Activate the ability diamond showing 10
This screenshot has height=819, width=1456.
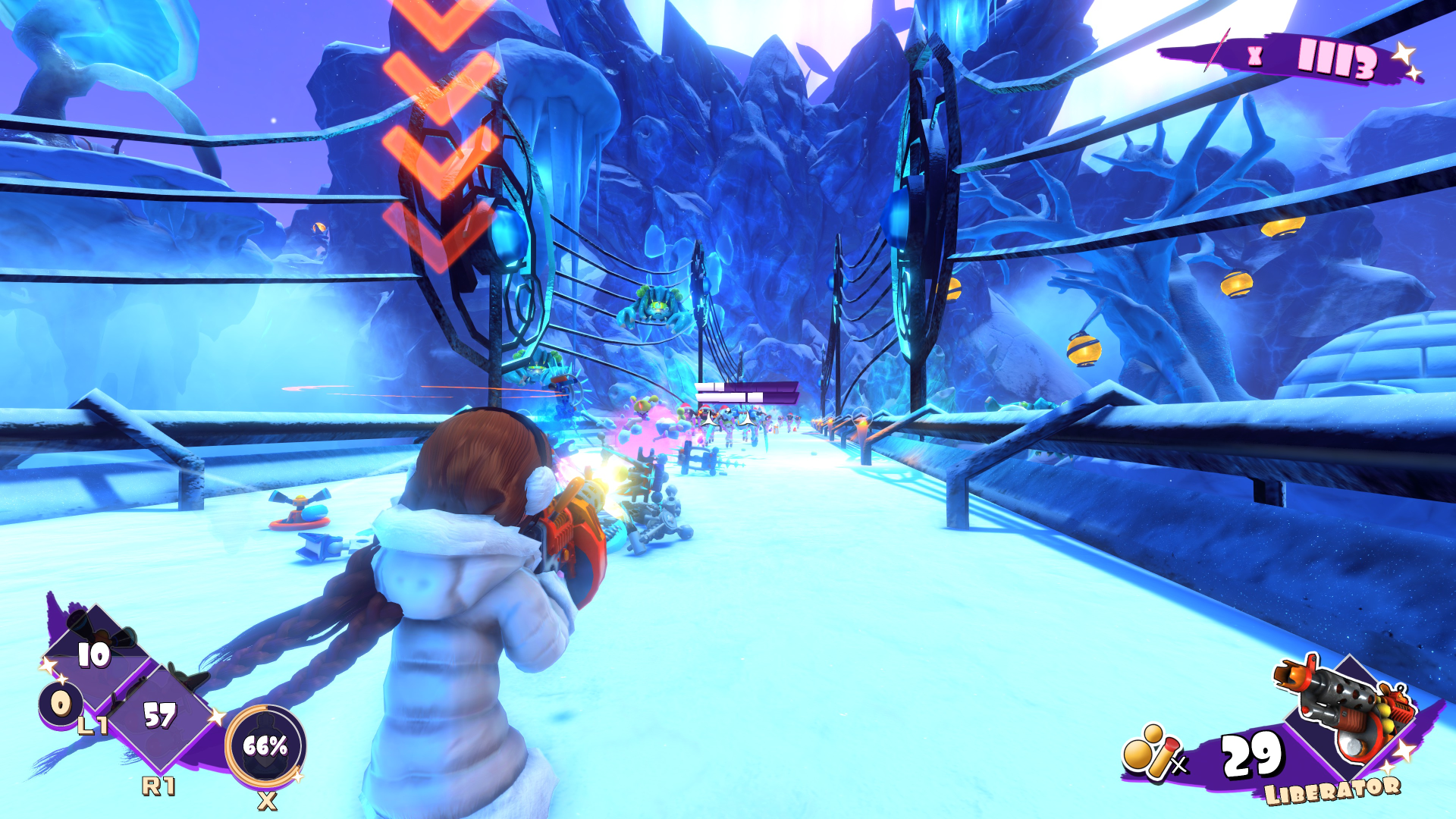click(x=94, y=654)
